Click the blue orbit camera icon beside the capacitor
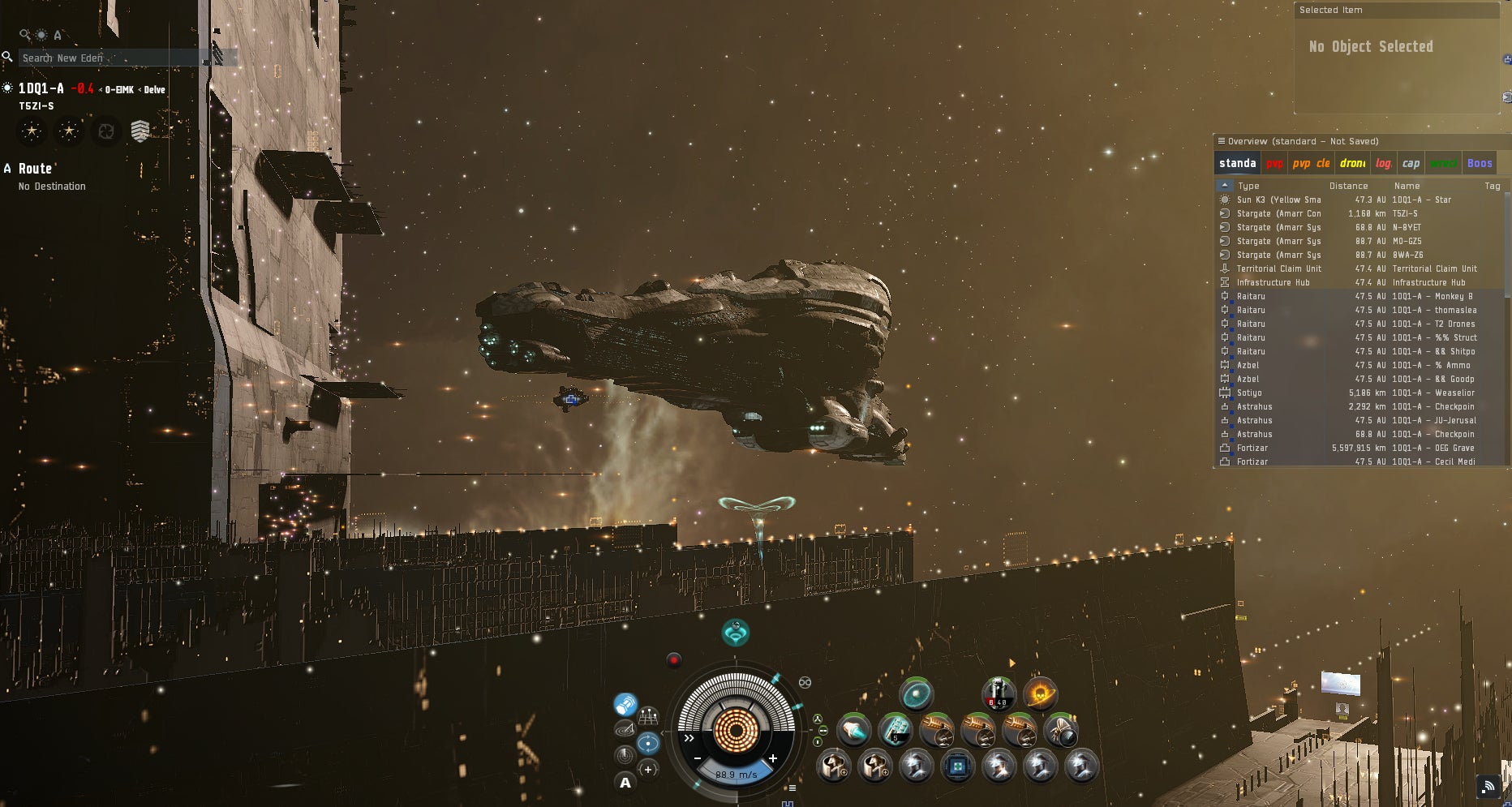The image size is (1512, 807). coord(648,743)
